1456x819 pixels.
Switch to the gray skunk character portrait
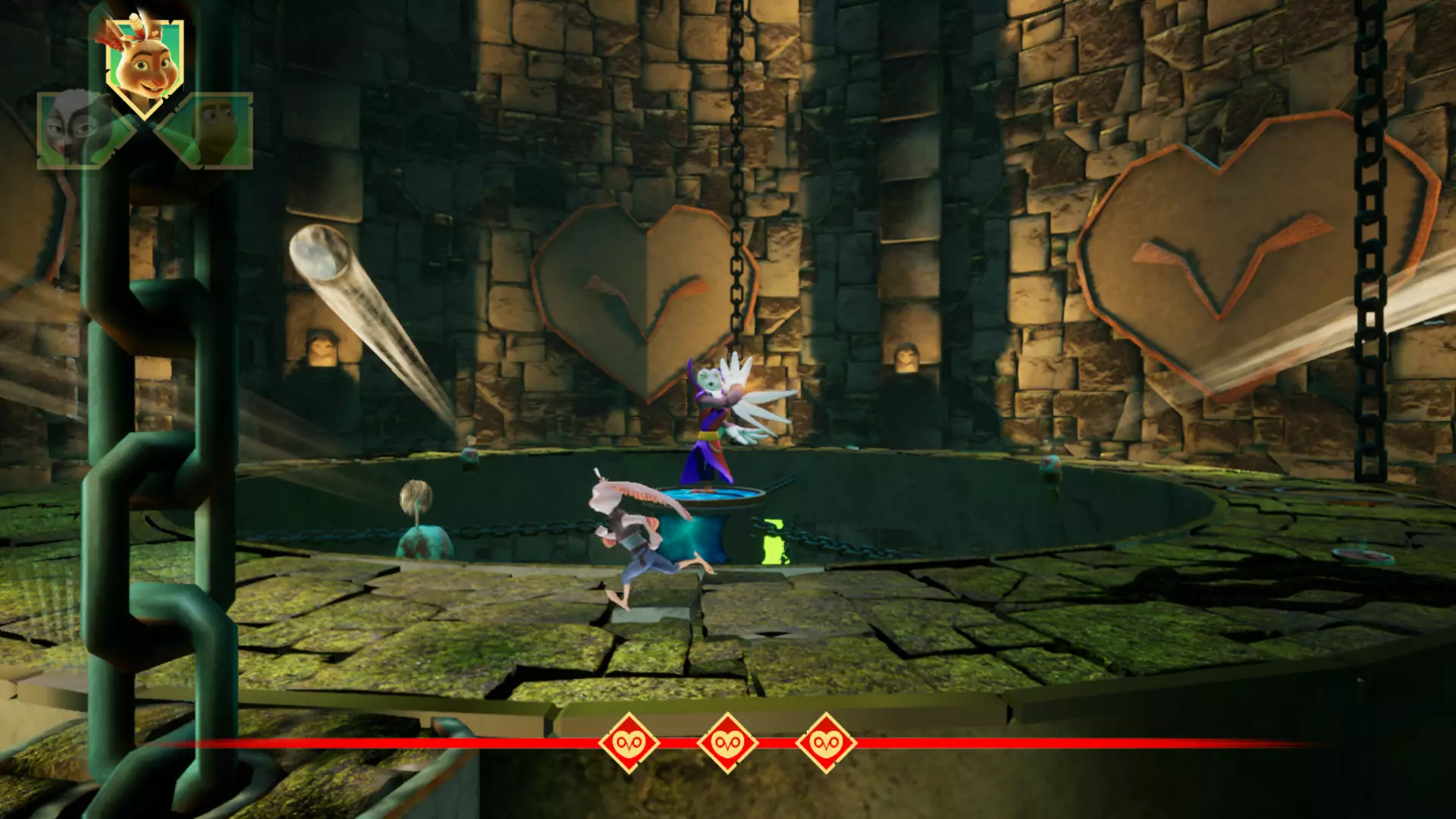pos(76,129)
